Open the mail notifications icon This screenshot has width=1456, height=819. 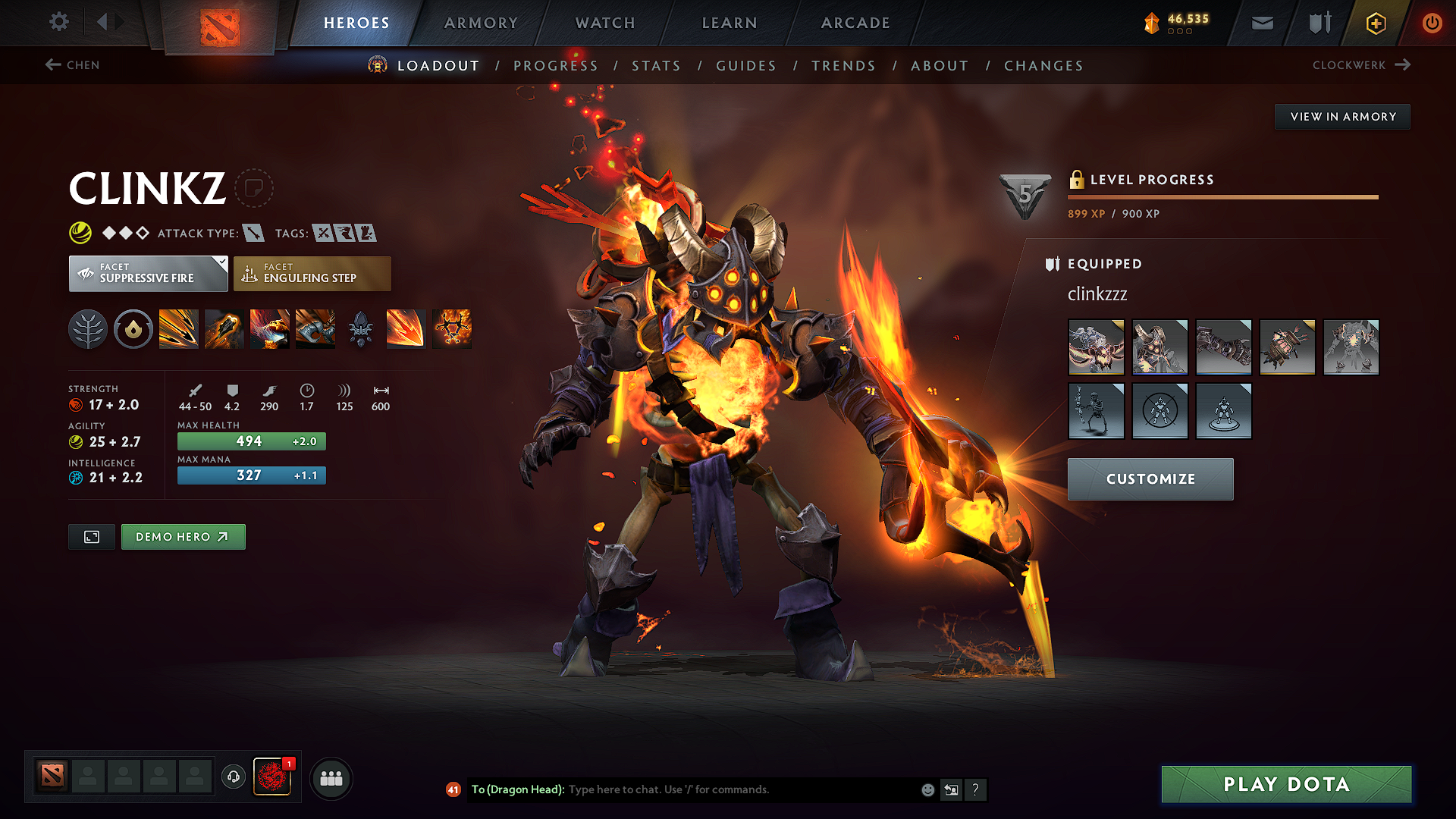pyautogui.click(x=1262, y=23)
